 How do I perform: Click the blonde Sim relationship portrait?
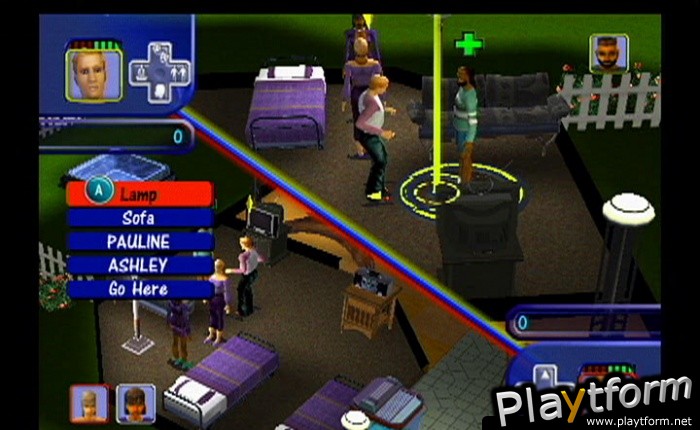(x=90, y=403)
